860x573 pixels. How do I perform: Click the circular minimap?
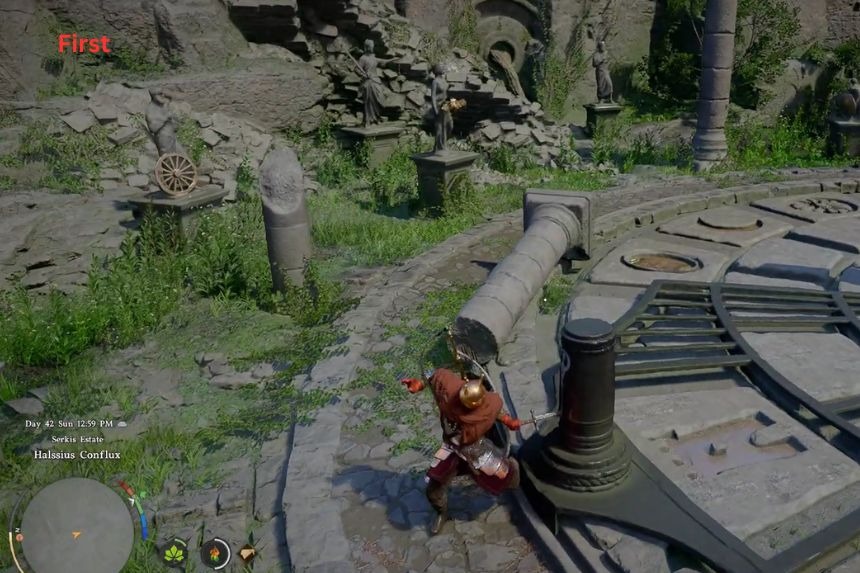[x=77, y=525]
